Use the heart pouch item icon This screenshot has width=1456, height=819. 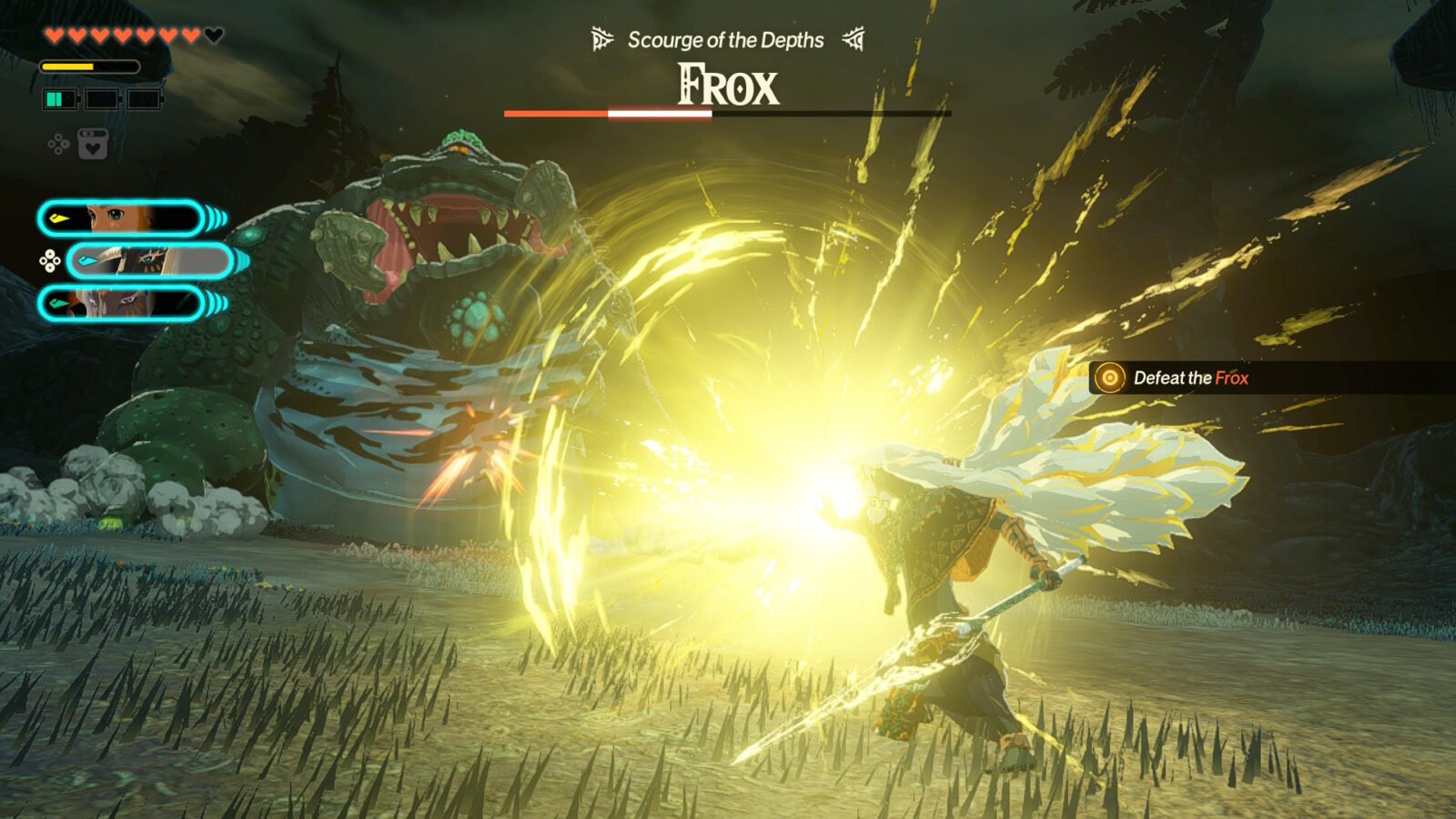(92, 145)
